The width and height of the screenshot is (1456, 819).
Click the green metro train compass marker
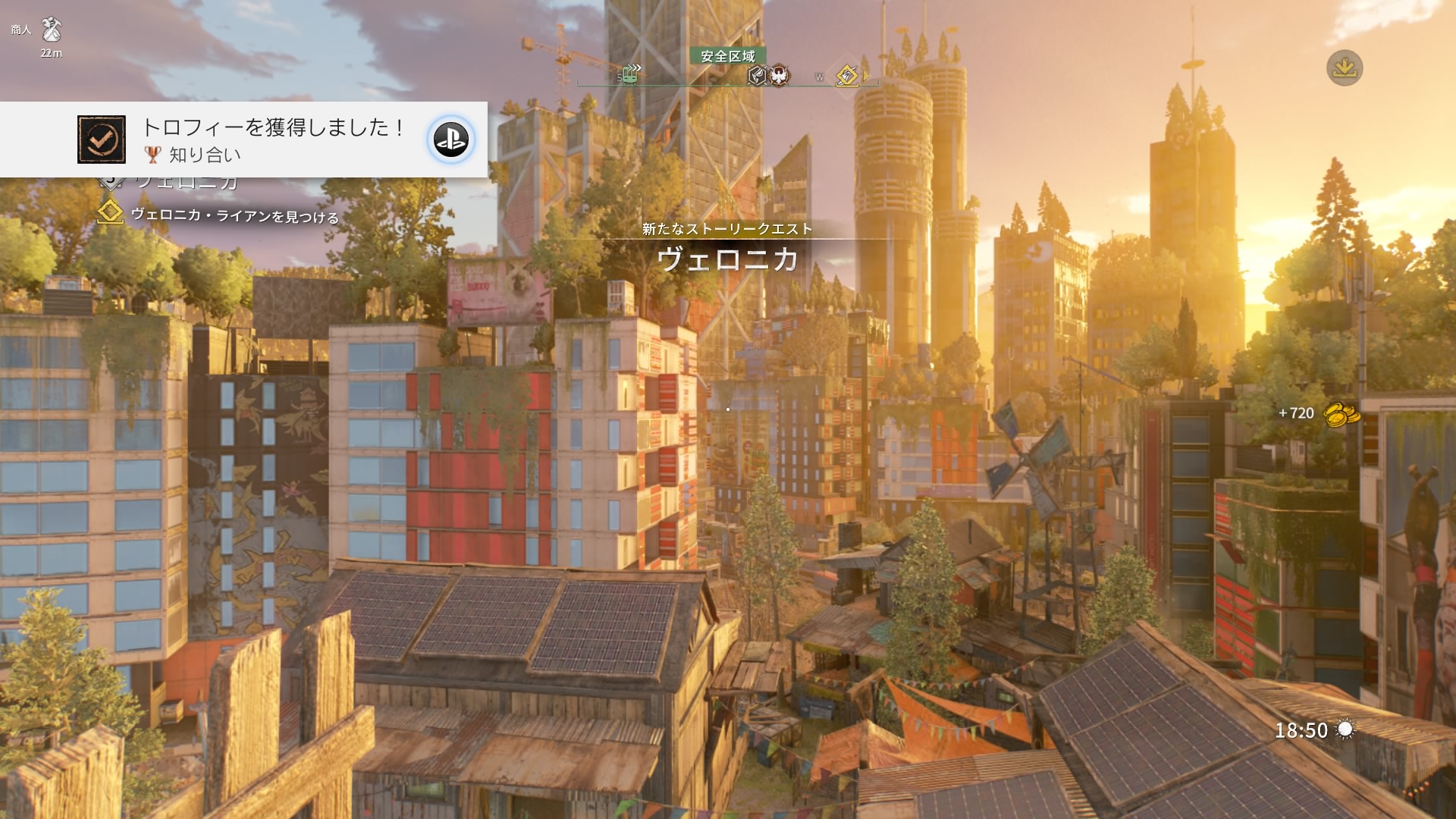[x=629, y=74]
